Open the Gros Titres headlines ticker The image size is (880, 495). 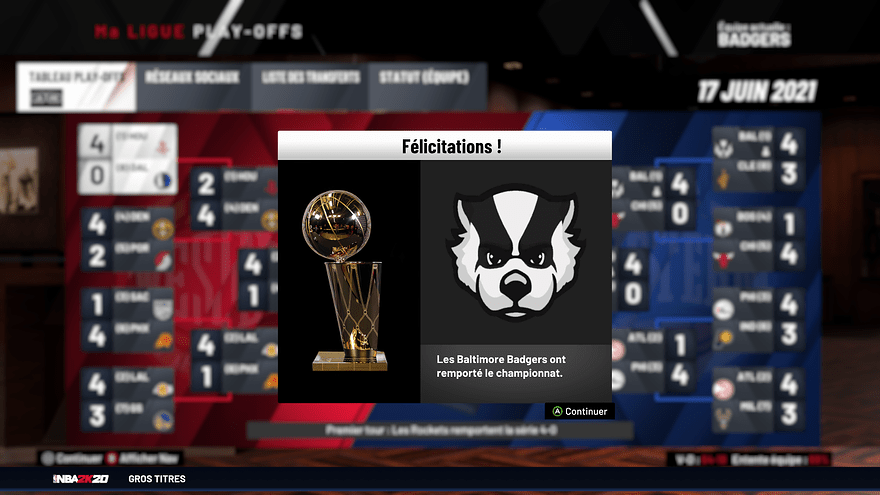(157, 479)
